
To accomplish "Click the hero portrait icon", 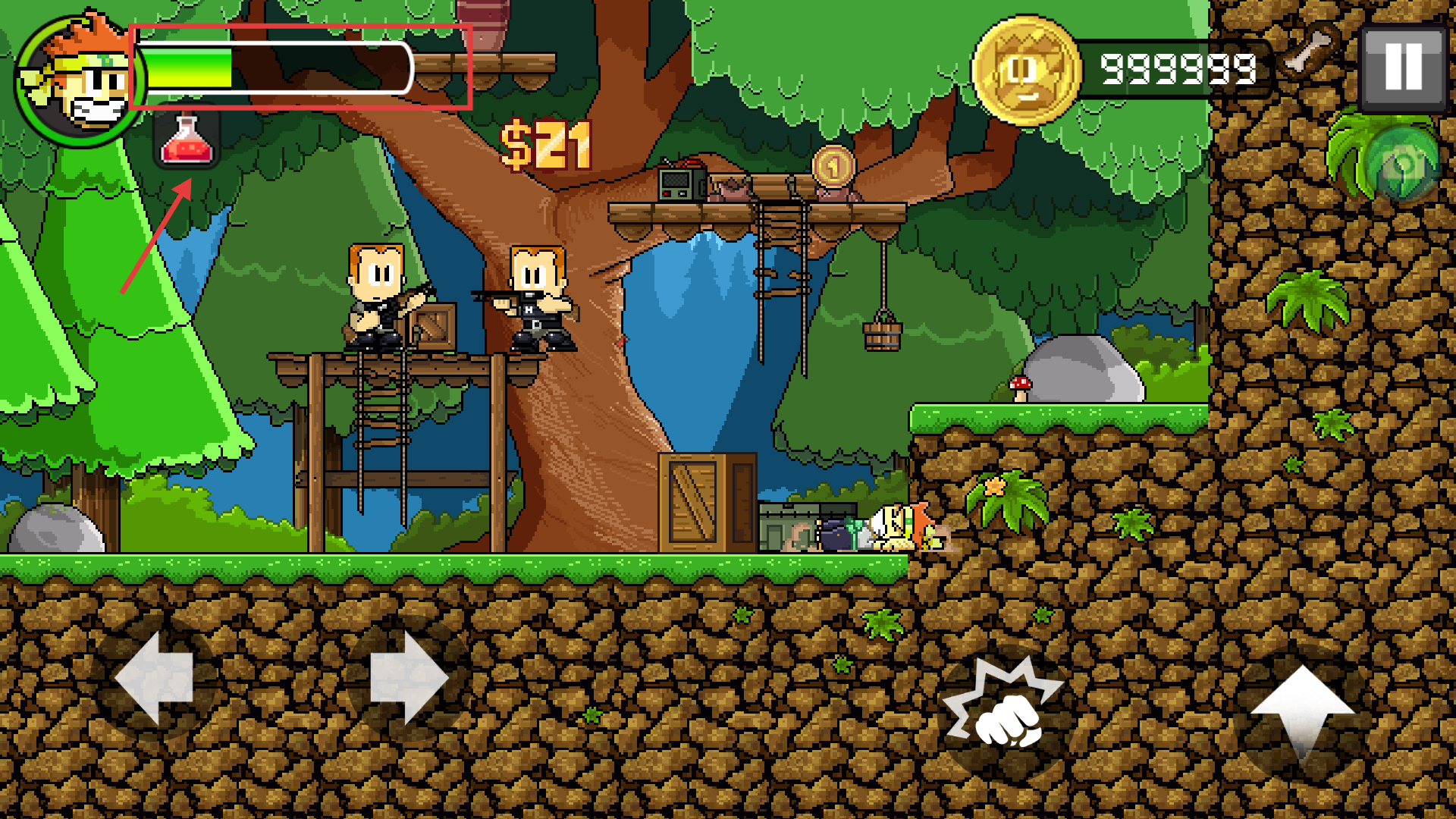I will point(78,80).
